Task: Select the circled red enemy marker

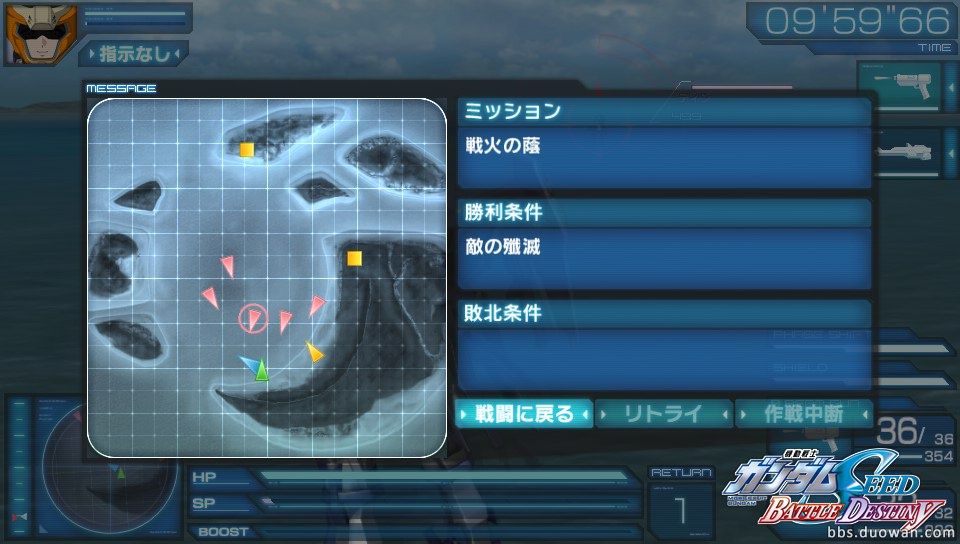Action: click(254, 320)
